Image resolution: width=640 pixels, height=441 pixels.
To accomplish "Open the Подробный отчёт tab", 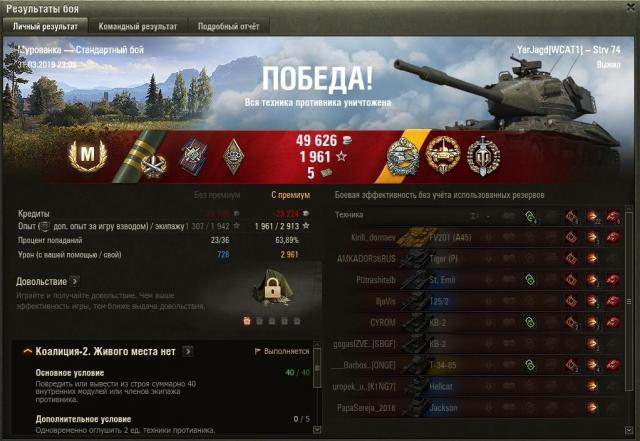I will (228, 26).
